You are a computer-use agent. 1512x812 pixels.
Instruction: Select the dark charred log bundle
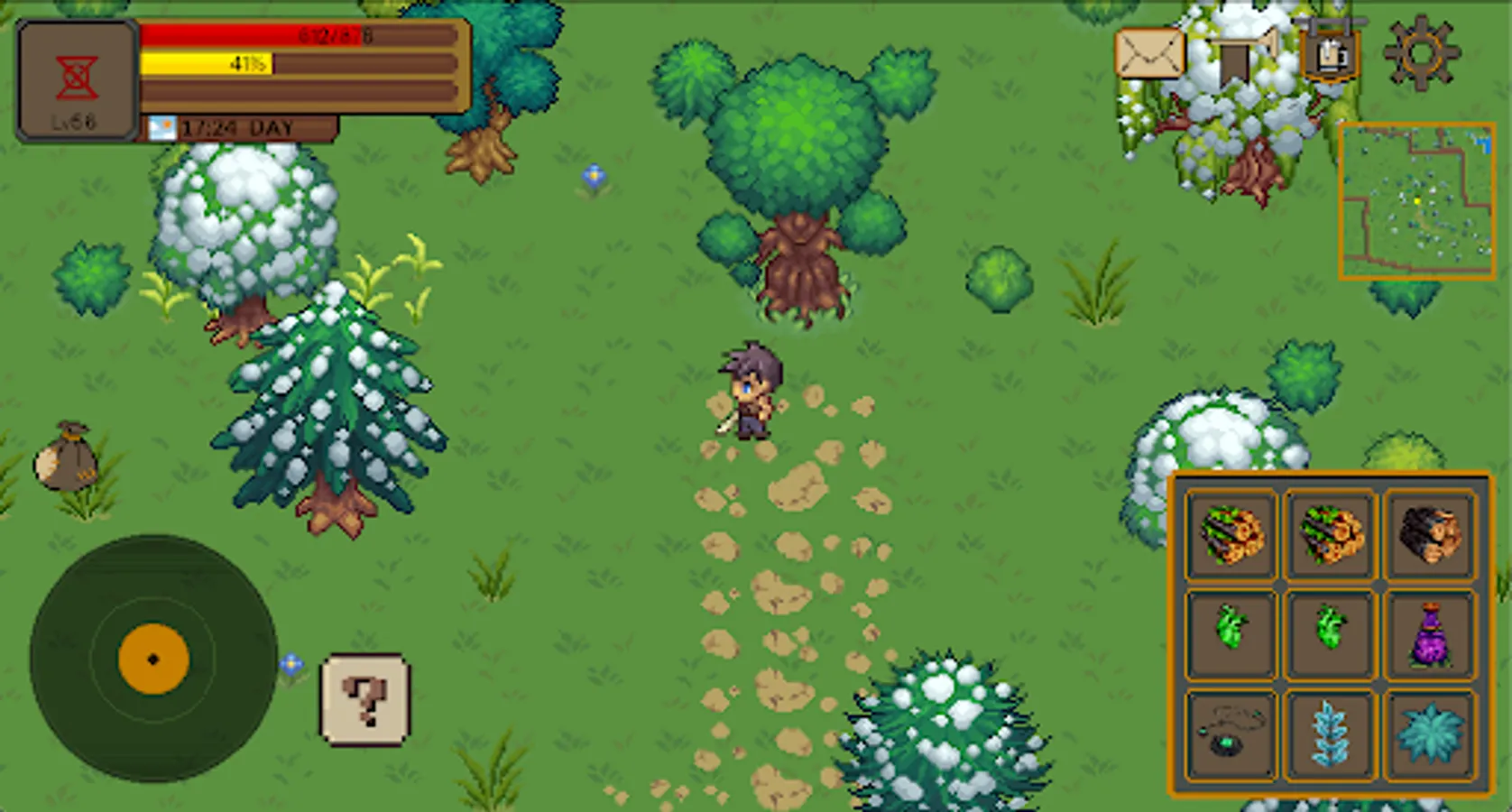click(1430, 534)
